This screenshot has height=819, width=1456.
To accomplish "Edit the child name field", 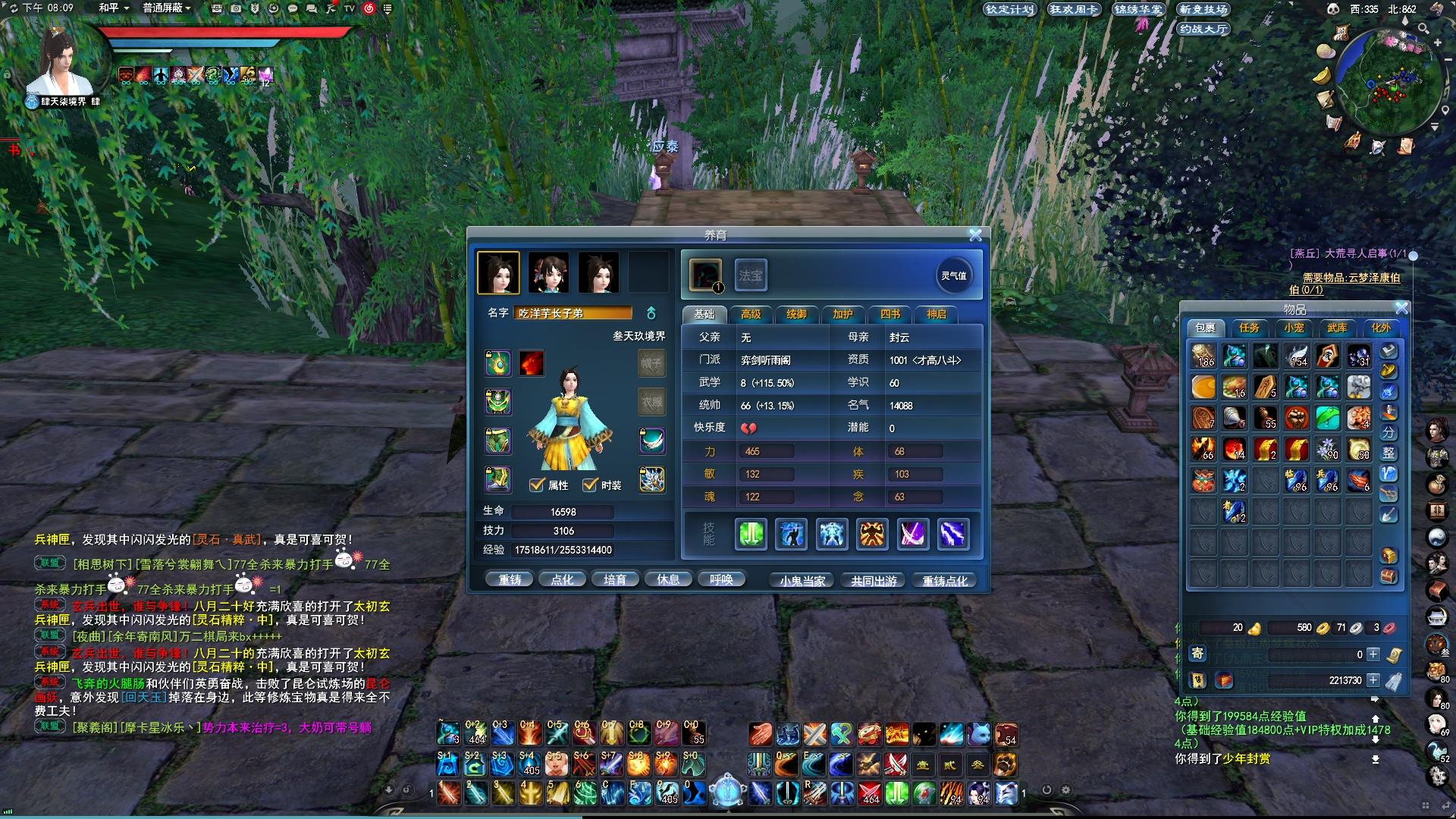I will click(x=573, y=313).
